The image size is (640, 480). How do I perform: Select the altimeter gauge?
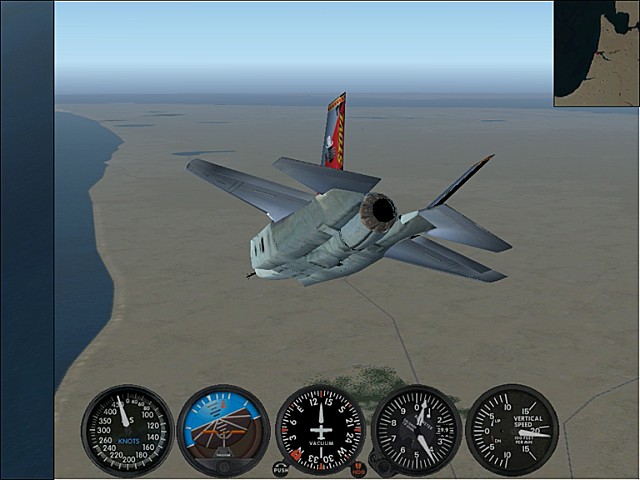click(x=416, y=430)
